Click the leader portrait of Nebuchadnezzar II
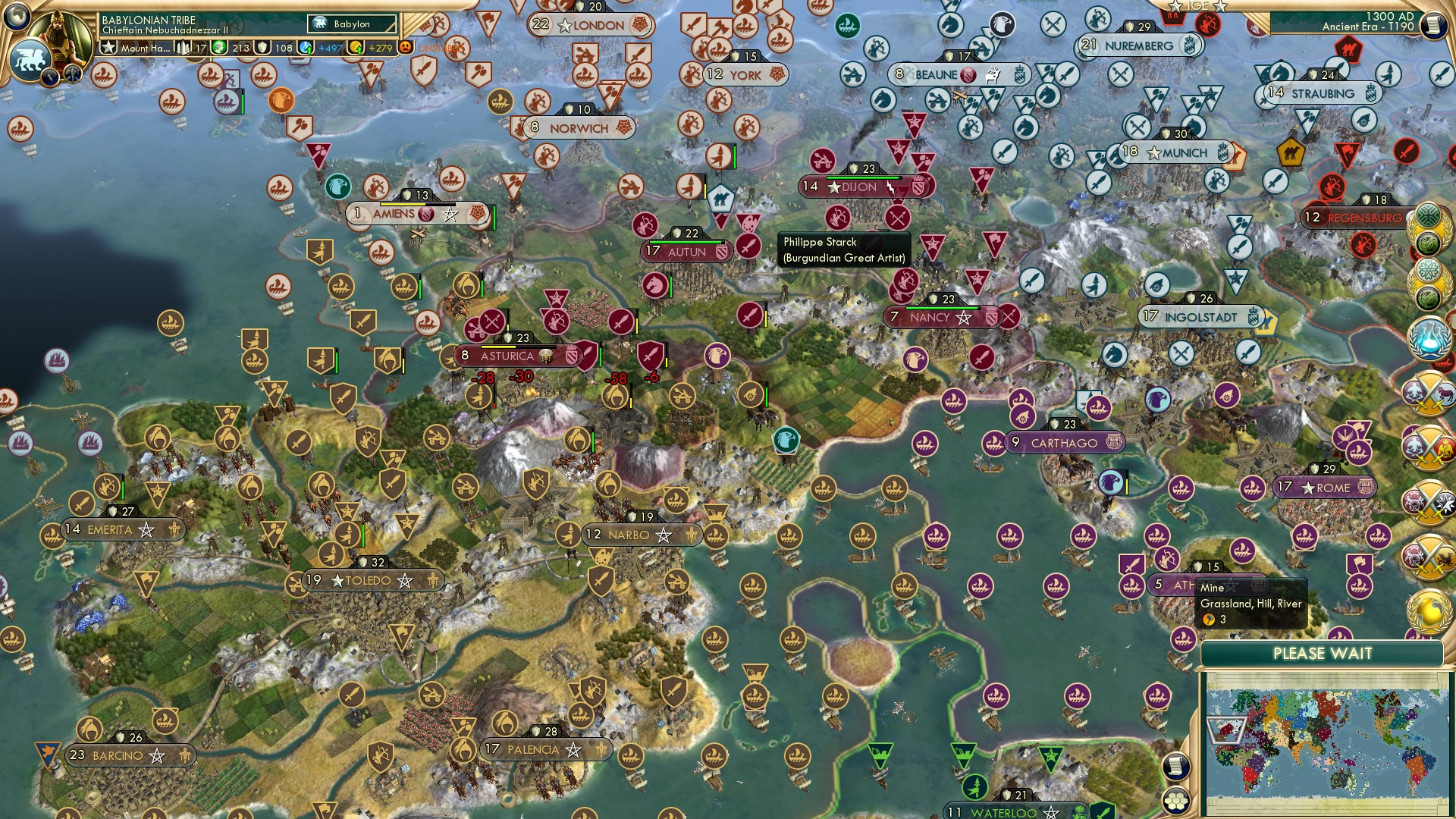Viewport: 1456px width, 819px height. (59, 34)
